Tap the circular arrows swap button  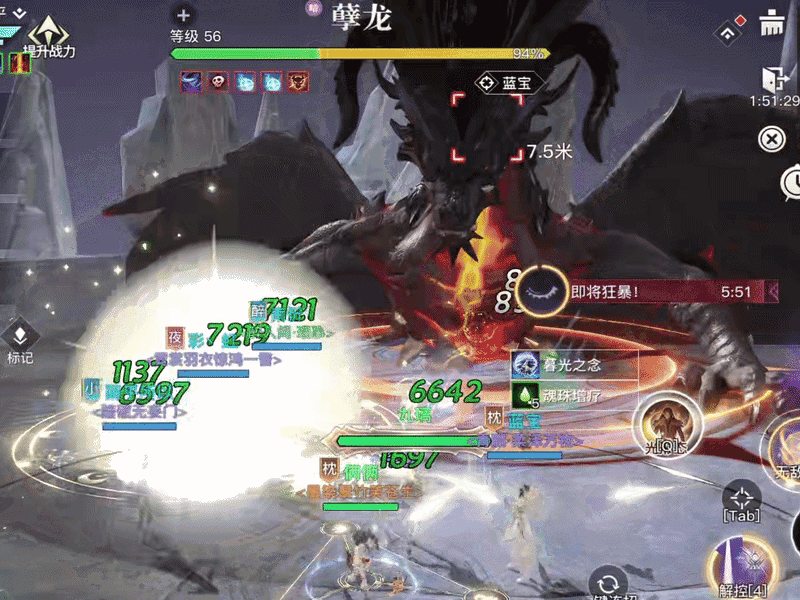tap(605, 583)
